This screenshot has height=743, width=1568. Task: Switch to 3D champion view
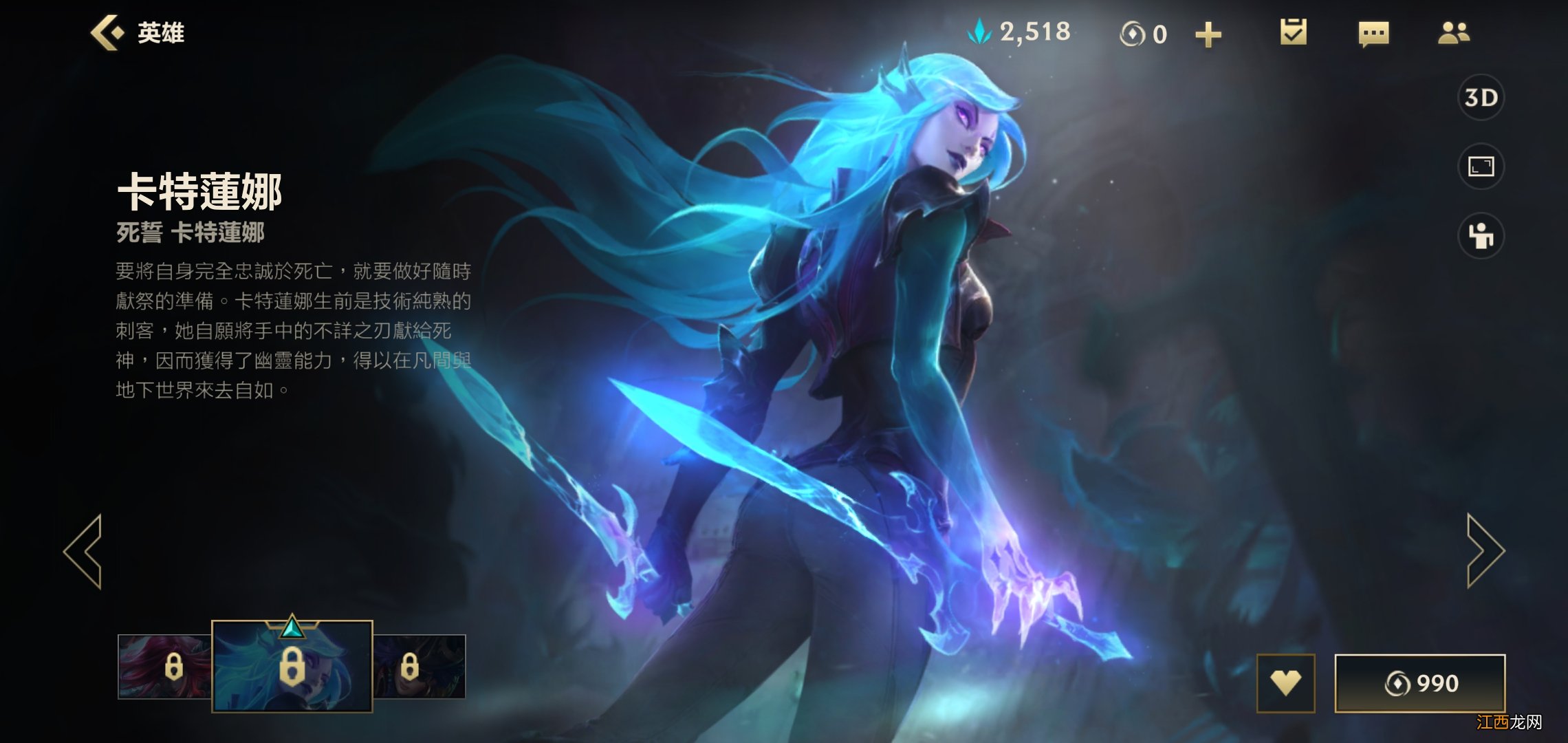point(1482,98)
